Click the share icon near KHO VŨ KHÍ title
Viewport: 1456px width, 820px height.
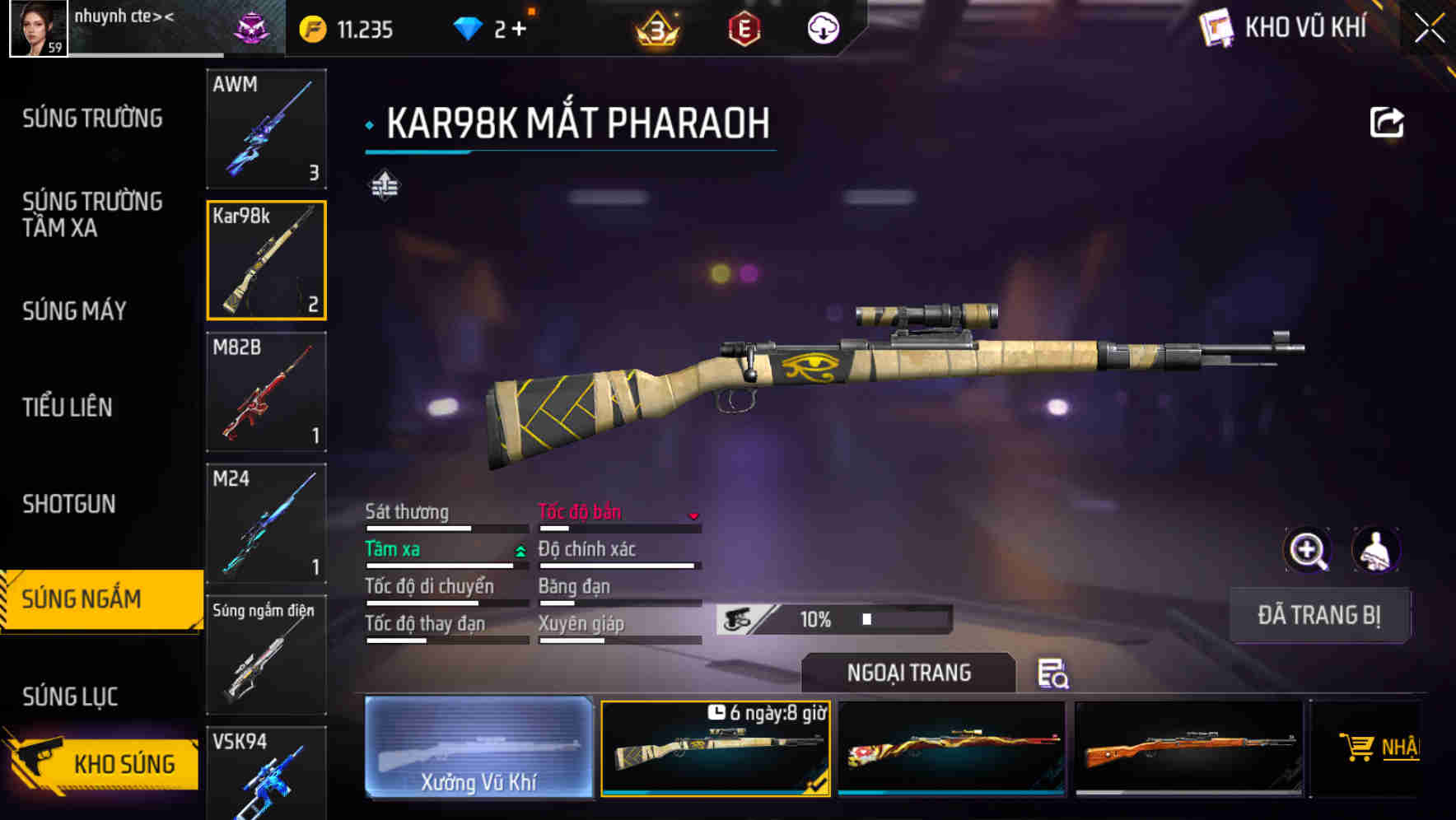coord(1388,121)
